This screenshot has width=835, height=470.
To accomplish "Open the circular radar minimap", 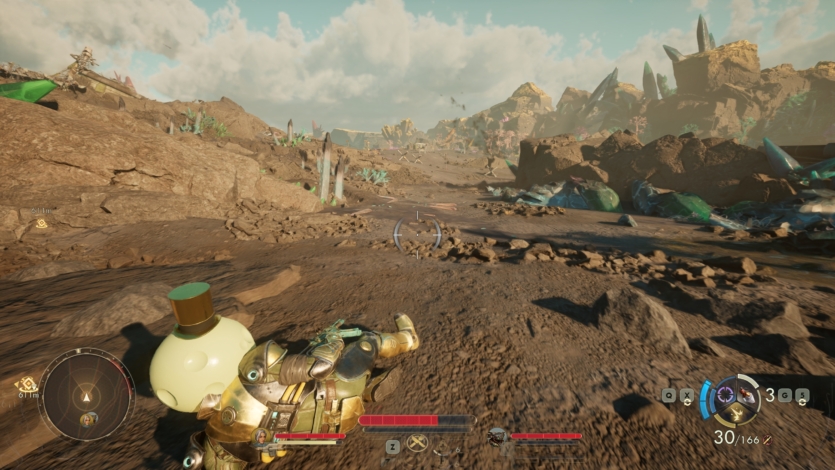I will pyautogui.click(x=87, y=394).
